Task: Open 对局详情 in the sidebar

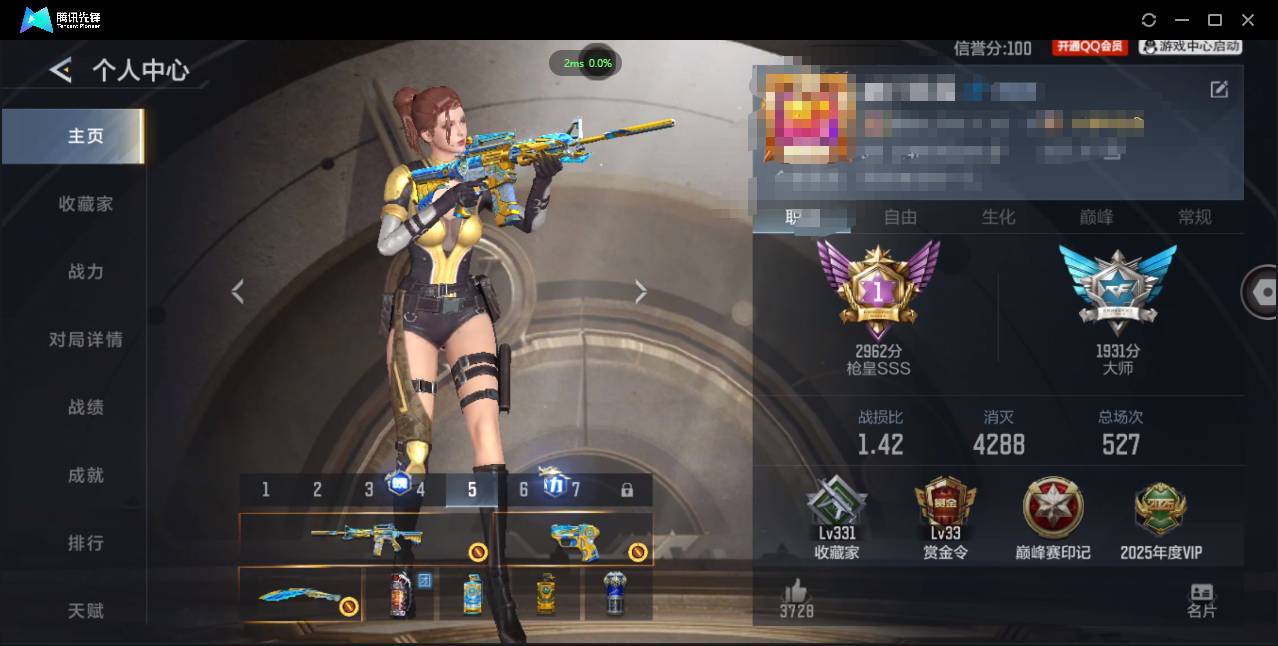Action: click(86, 340)
